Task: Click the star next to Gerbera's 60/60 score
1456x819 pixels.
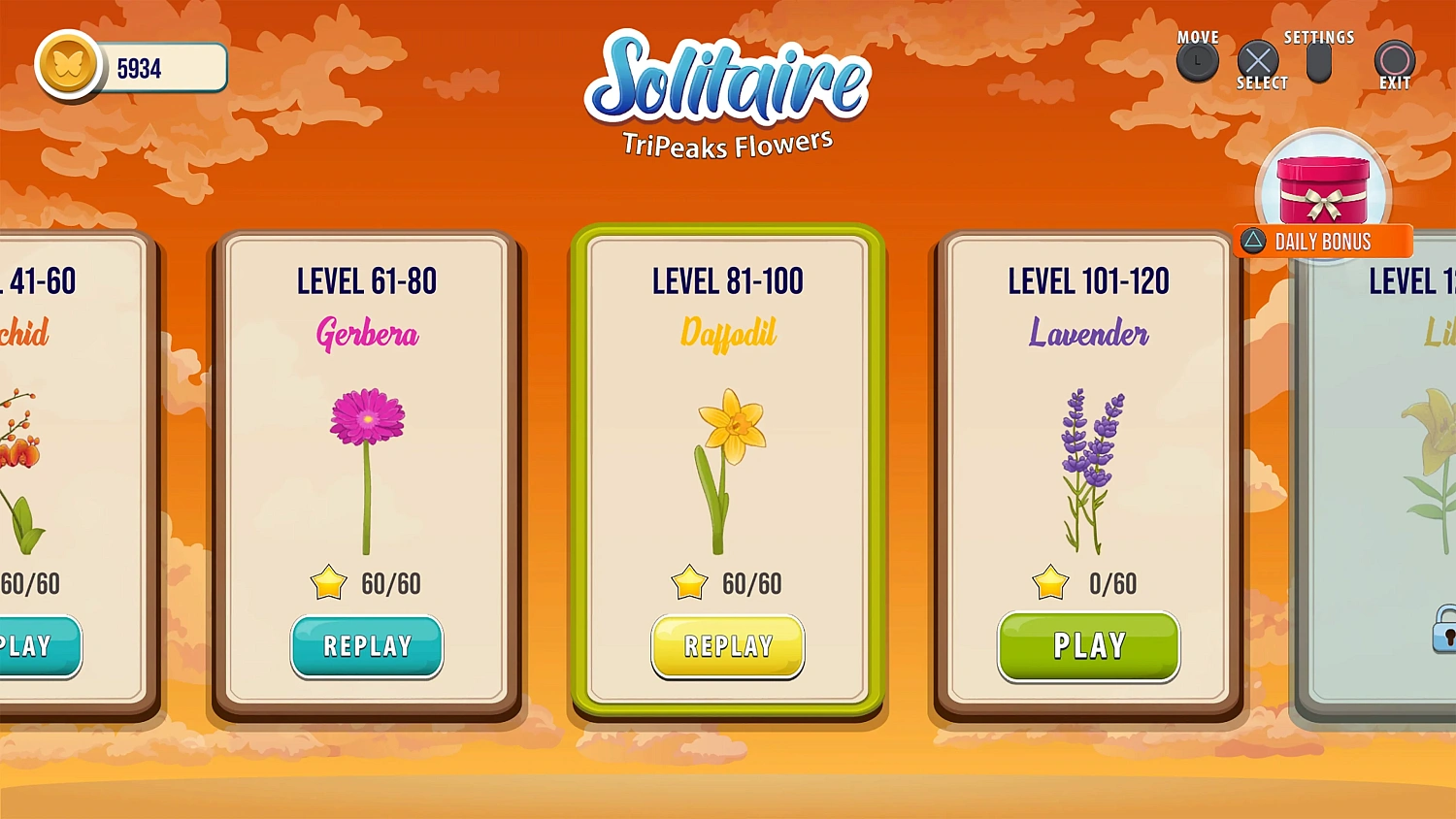Action: click(328, 583)
